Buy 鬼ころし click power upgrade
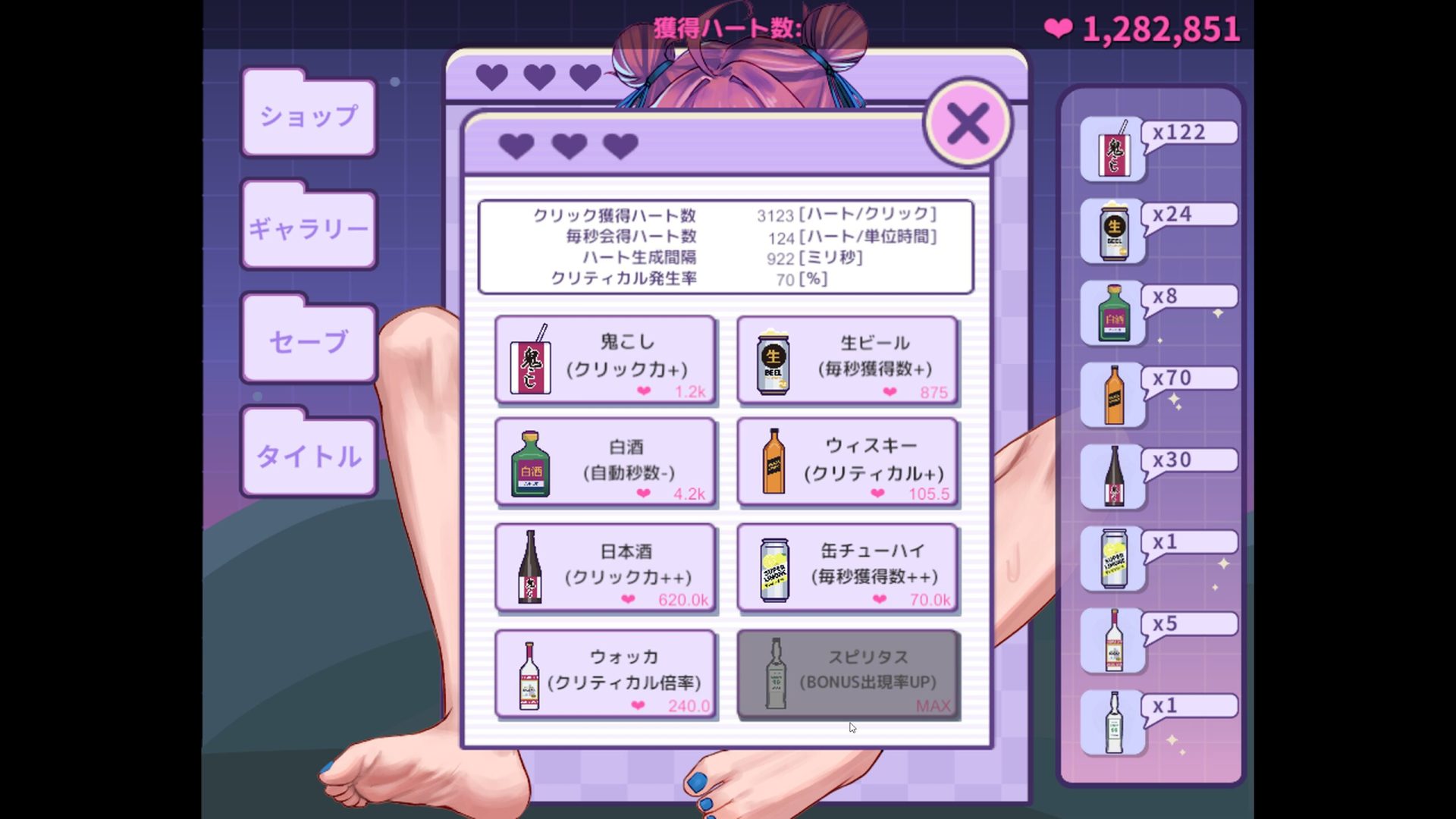The height and width of the screenshot is (819, 1456). point(605,359)
